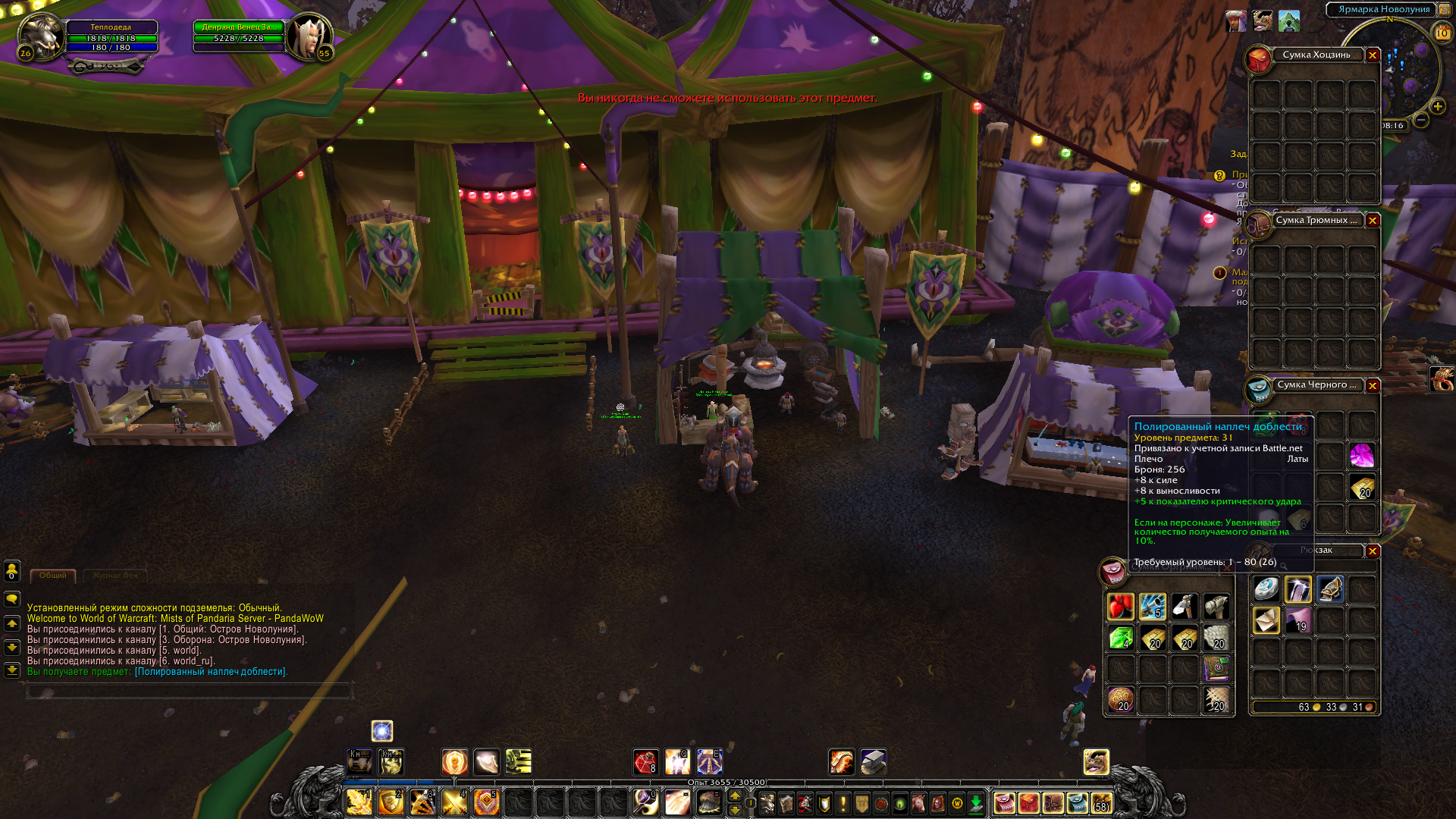The height and width of the screenshot is (819, 1456).
Task: Close the Сумка Хоцзинь bag window
Action: pyautogui.click(x=1373, y=55)
